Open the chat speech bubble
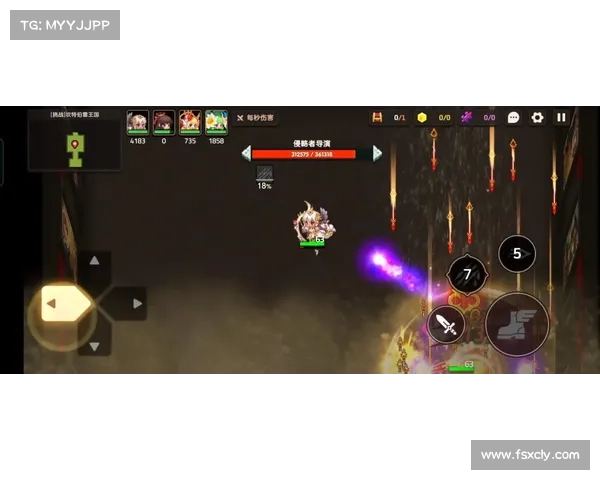 point(513,117)
